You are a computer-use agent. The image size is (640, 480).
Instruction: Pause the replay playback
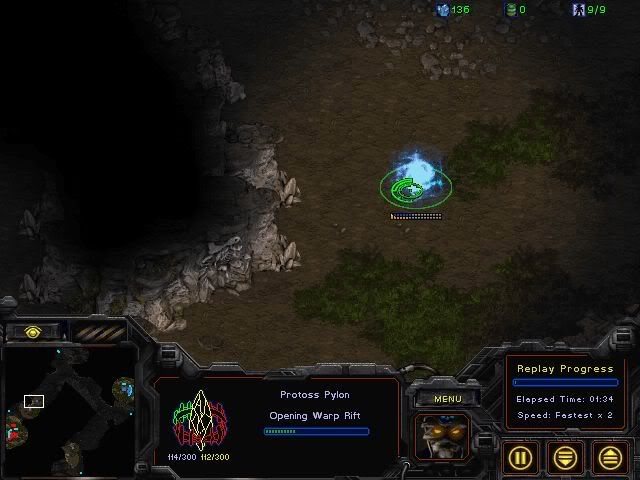tap(521, 457)
